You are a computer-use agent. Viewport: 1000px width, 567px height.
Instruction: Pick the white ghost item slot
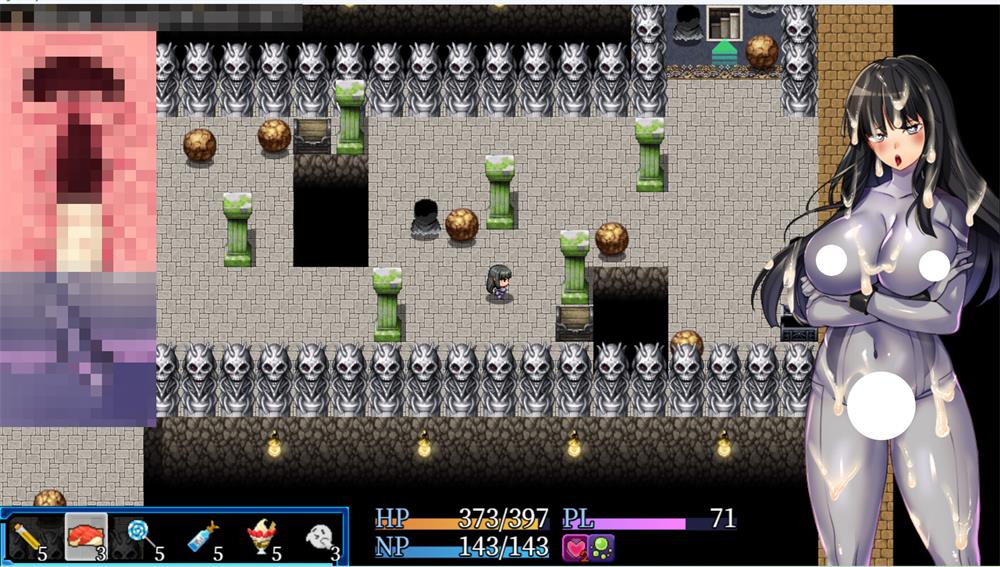tap(319, 538)
